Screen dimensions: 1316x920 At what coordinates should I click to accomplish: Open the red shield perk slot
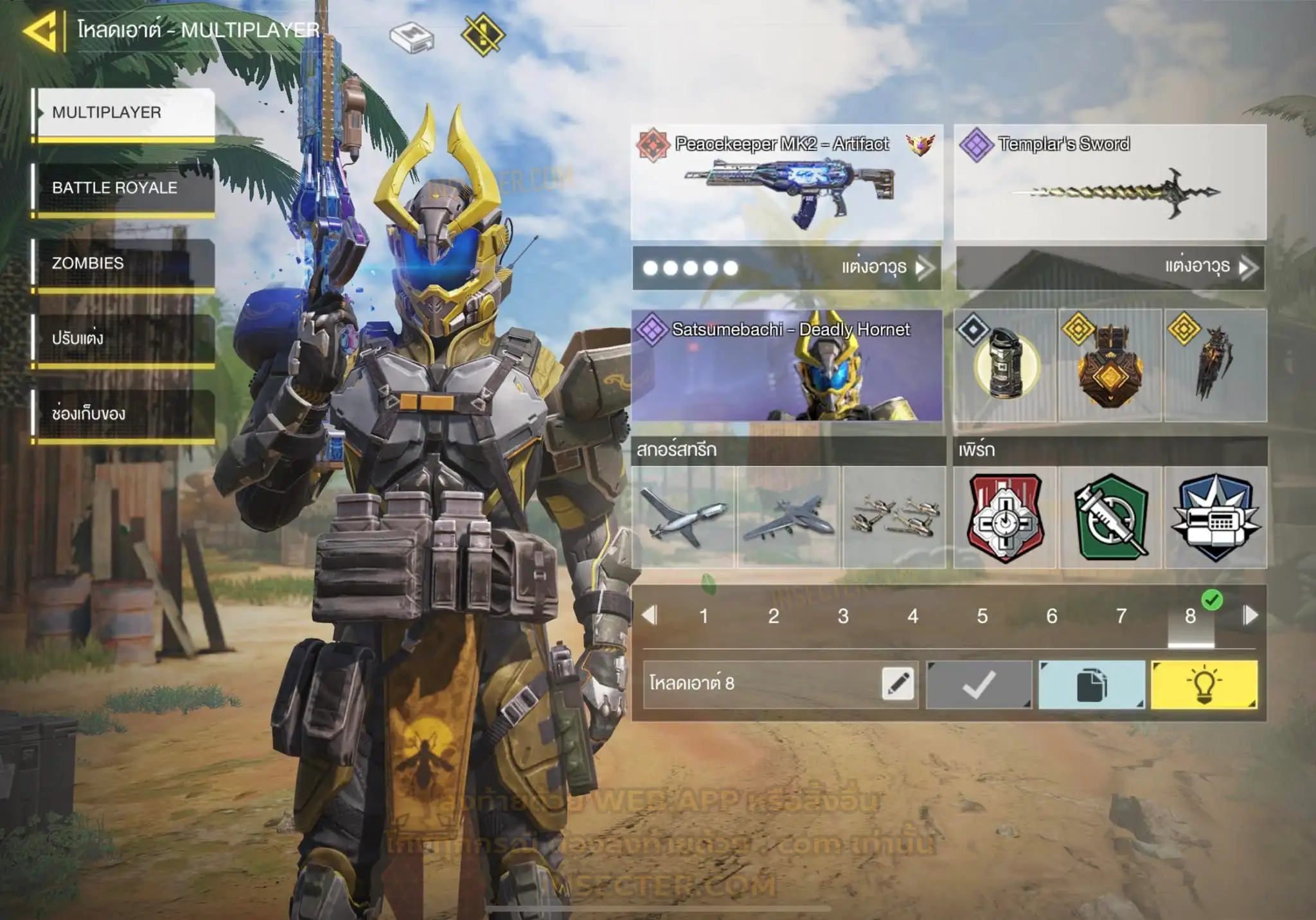(1005, 517)
